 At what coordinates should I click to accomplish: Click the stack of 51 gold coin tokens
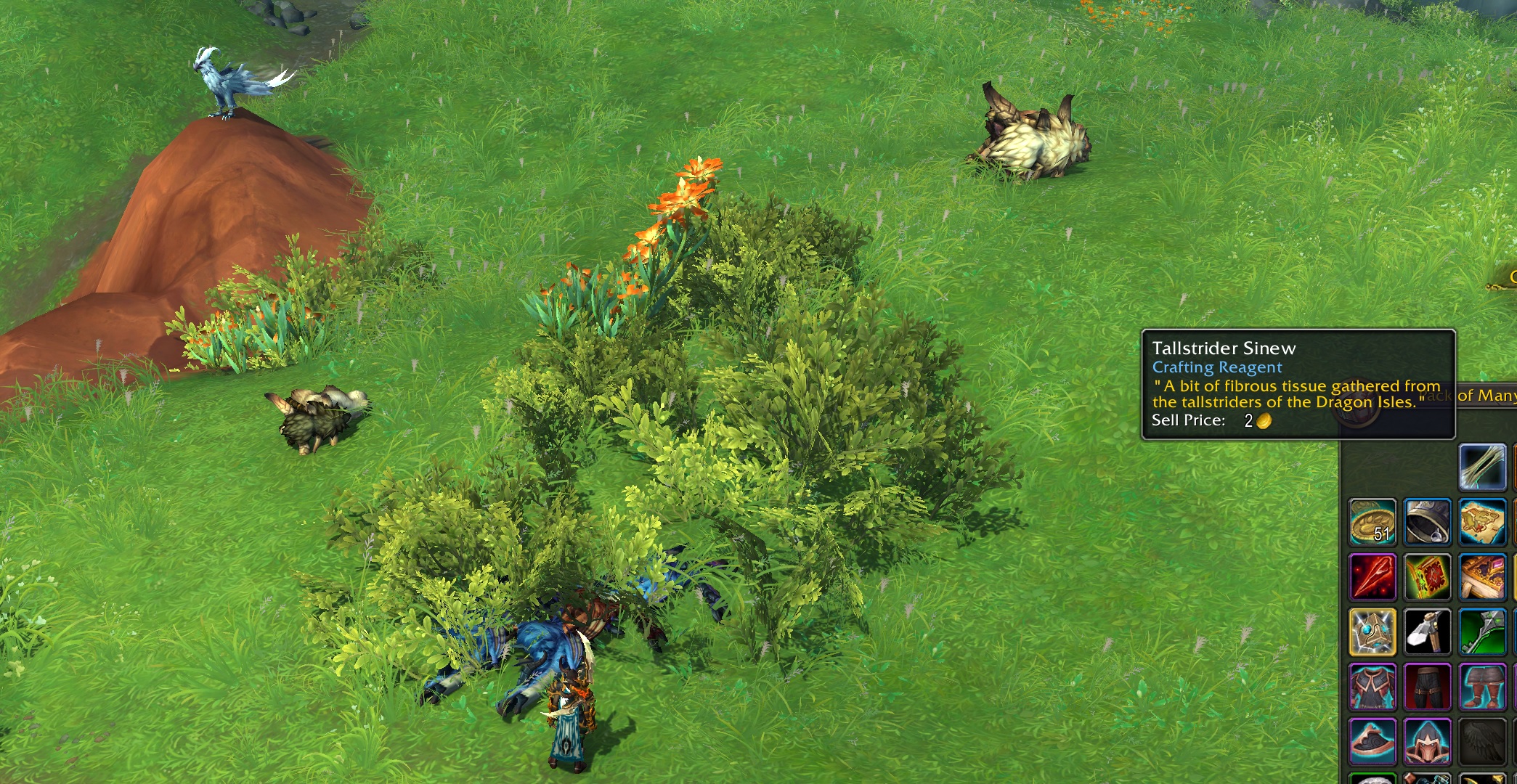[1372, 520]
